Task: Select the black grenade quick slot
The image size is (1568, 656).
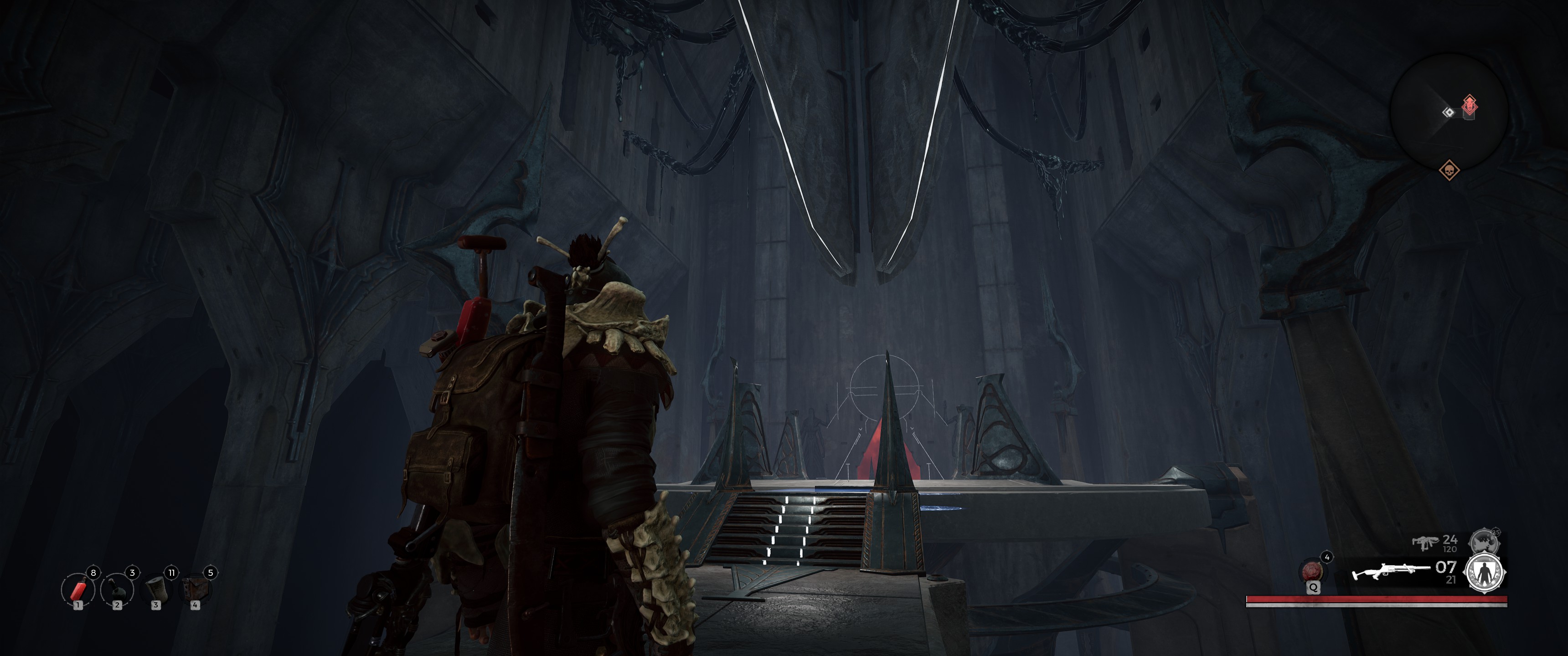Action: tap(116, 589)
